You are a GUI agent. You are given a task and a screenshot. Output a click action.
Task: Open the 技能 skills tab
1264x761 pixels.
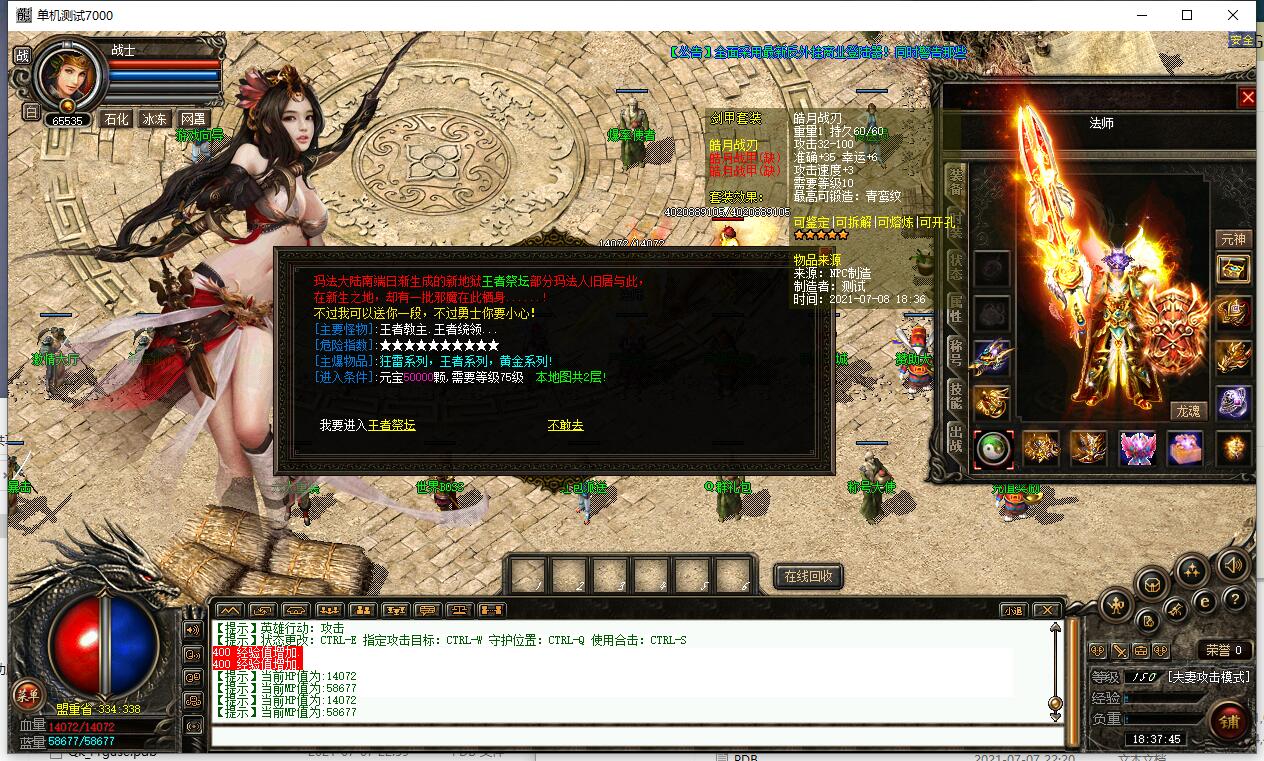pyautogui.click(x=956, y=397)
